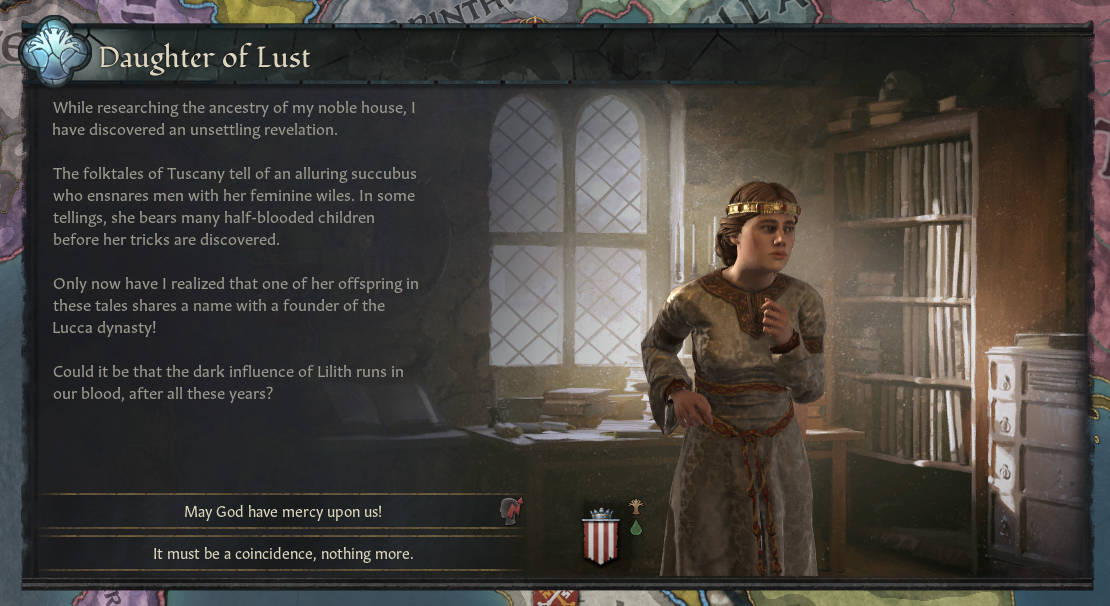Choose "May God have mercy upon us!"

[282, 512]
